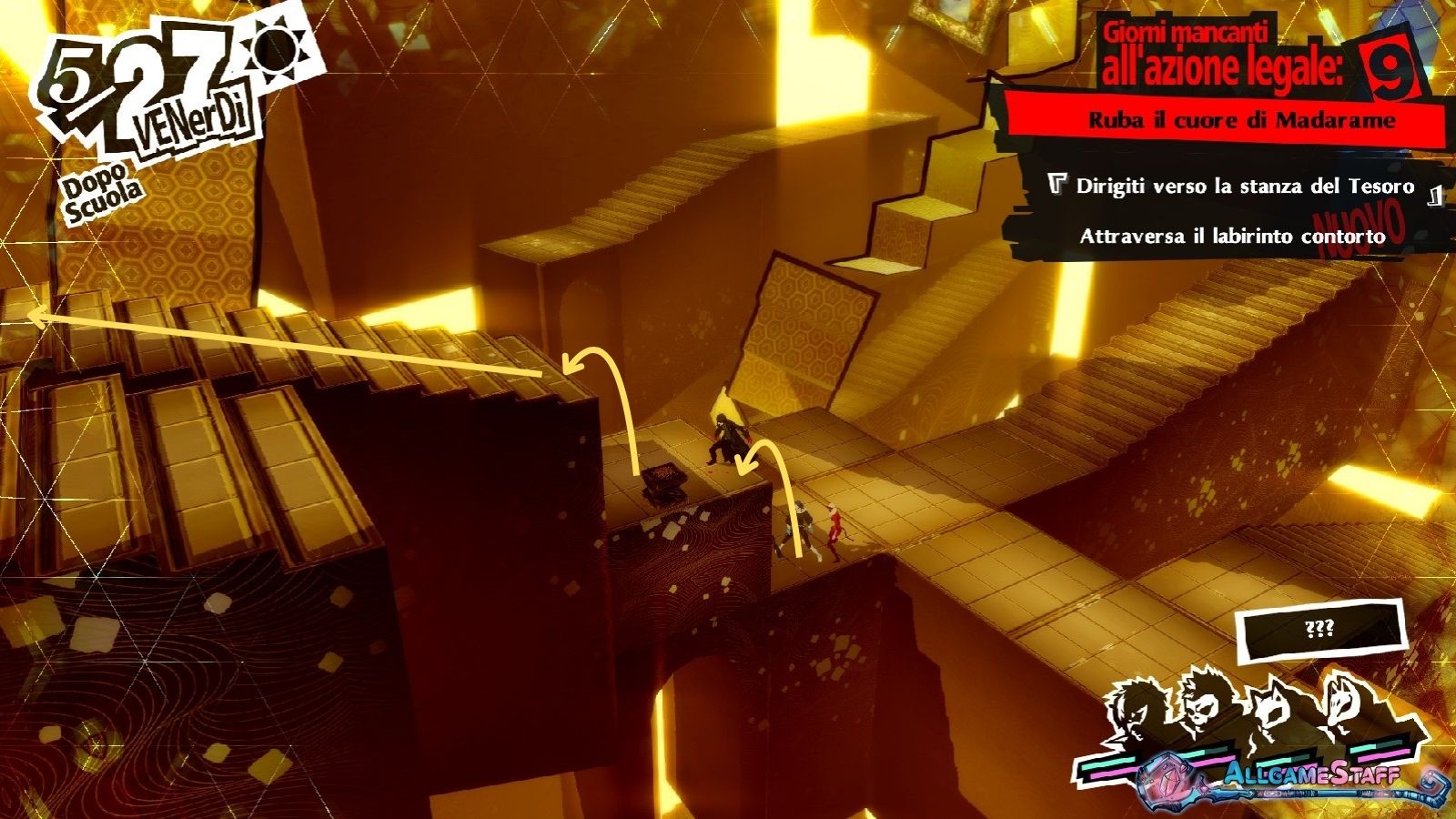Select objective 'Attraversa il labirinto contorto'
This screenshot has height=819, width=1456.
point(1232,237)
